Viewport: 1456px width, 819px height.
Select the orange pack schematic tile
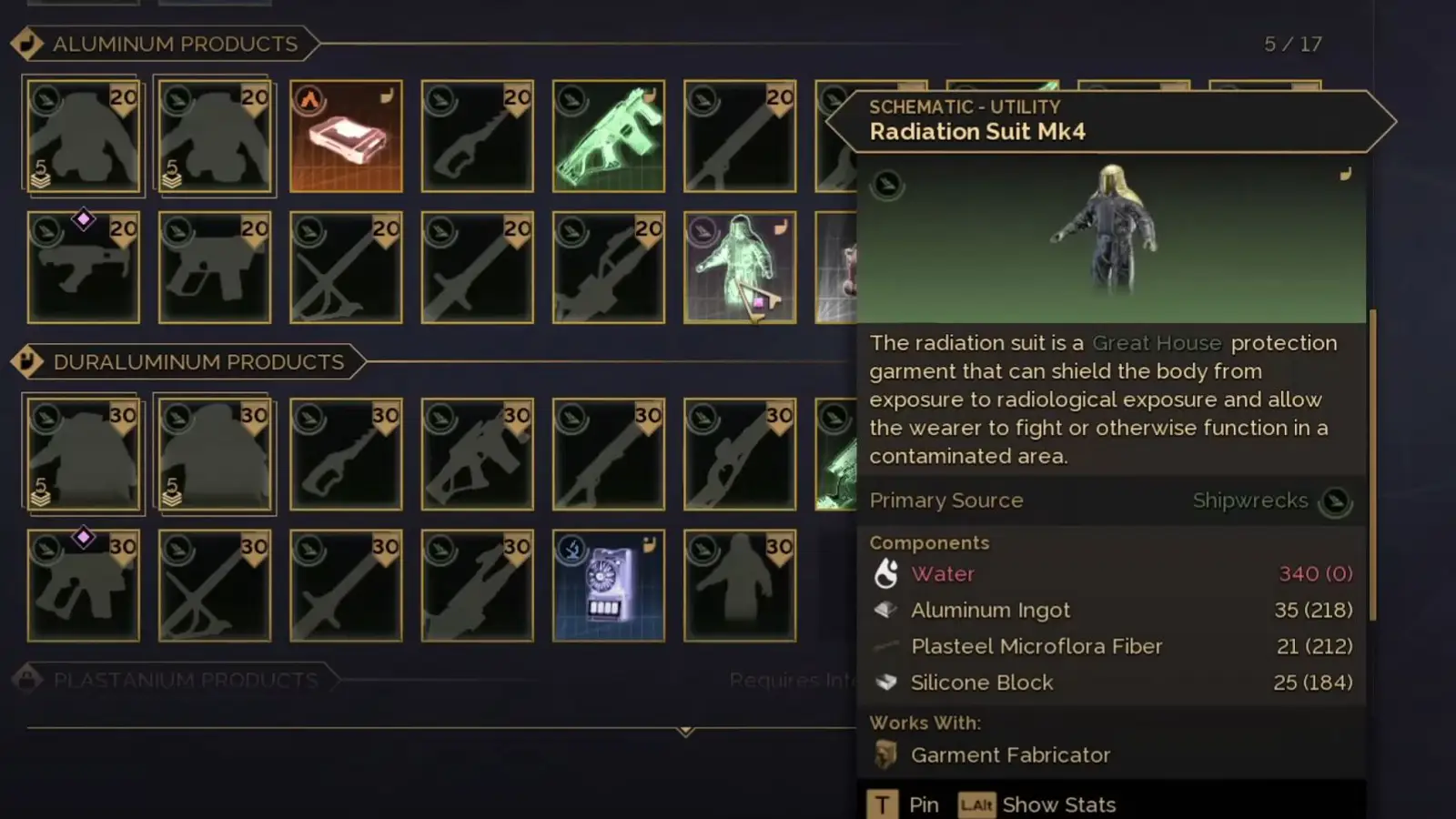346,136
